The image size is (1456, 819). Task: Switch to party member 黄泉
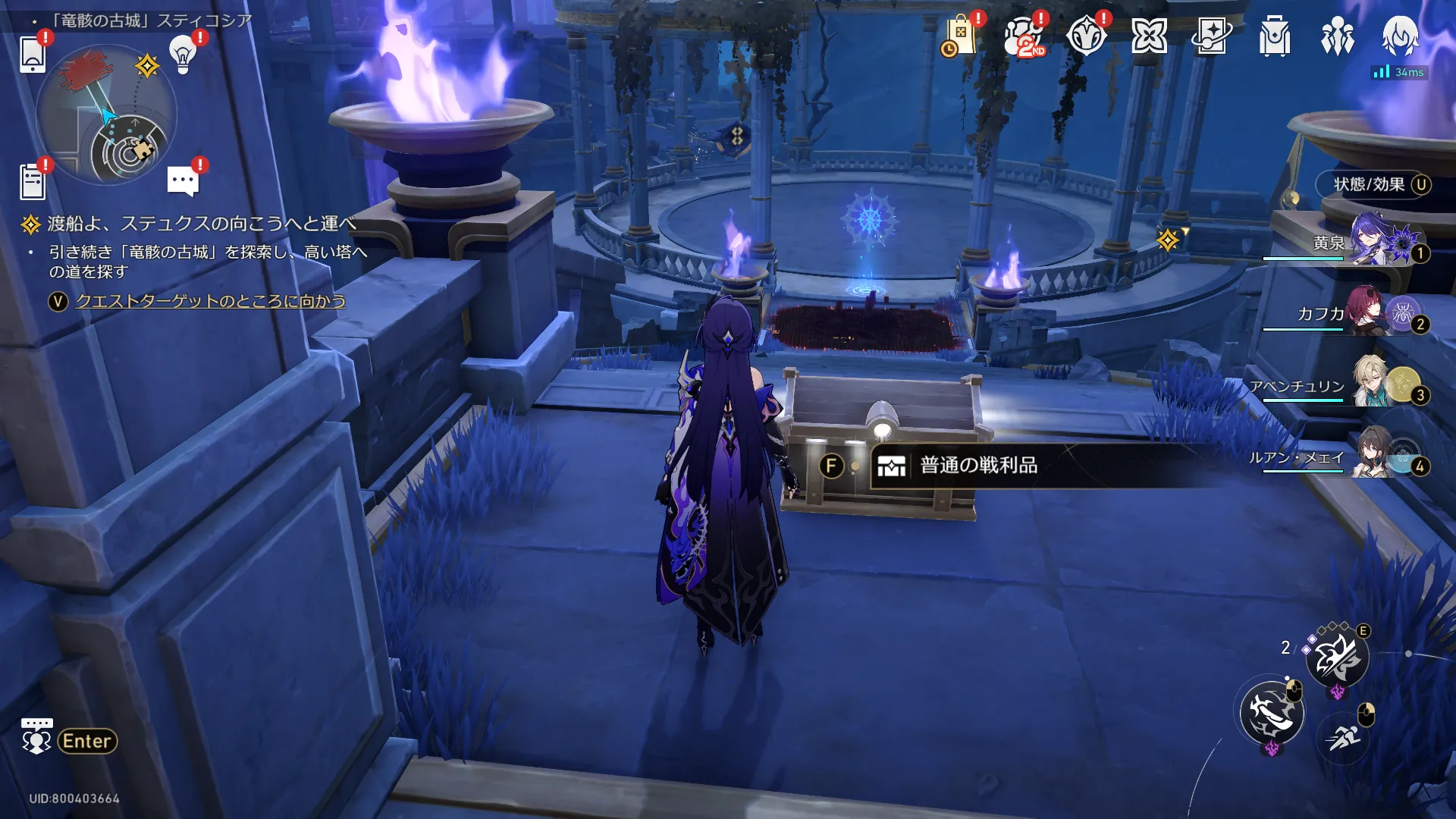click(1373, 243)
